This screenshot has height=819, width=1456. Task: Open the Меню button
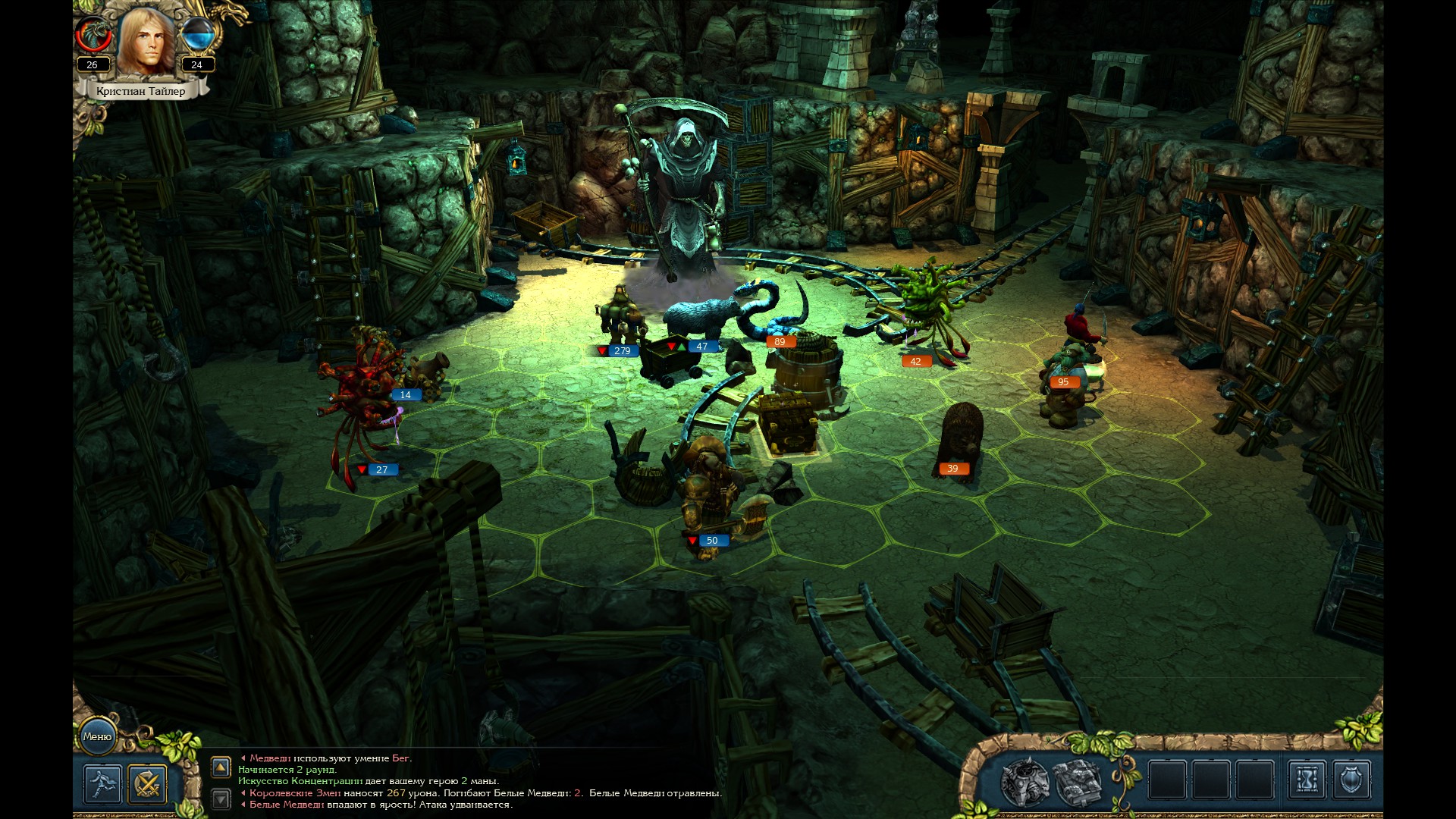click(x=97, y=736)
